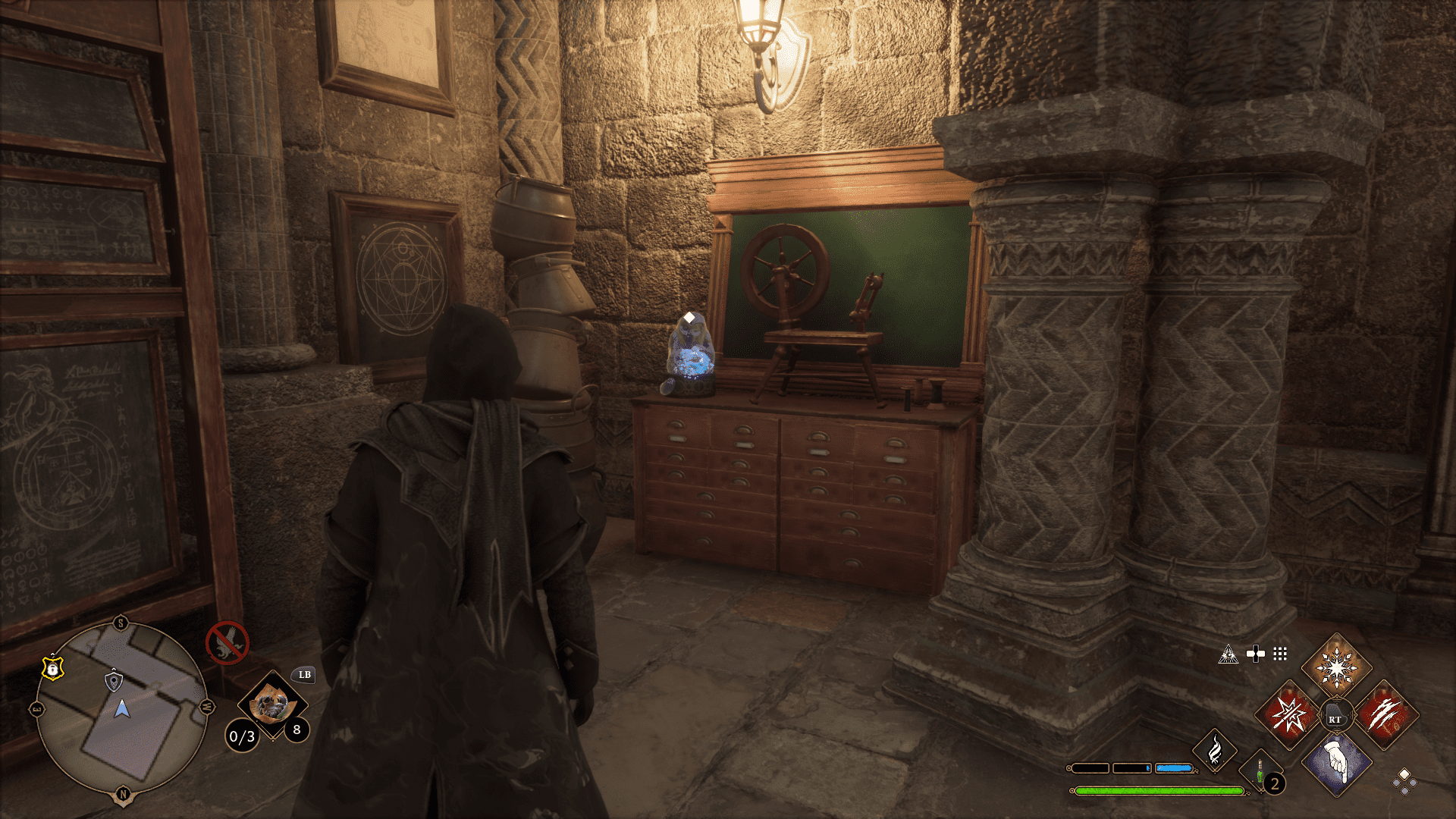The image size is (1456, 819).
Task: Open the dotted grid icon
Action: pyautogui.click(x=1280, y=654)
